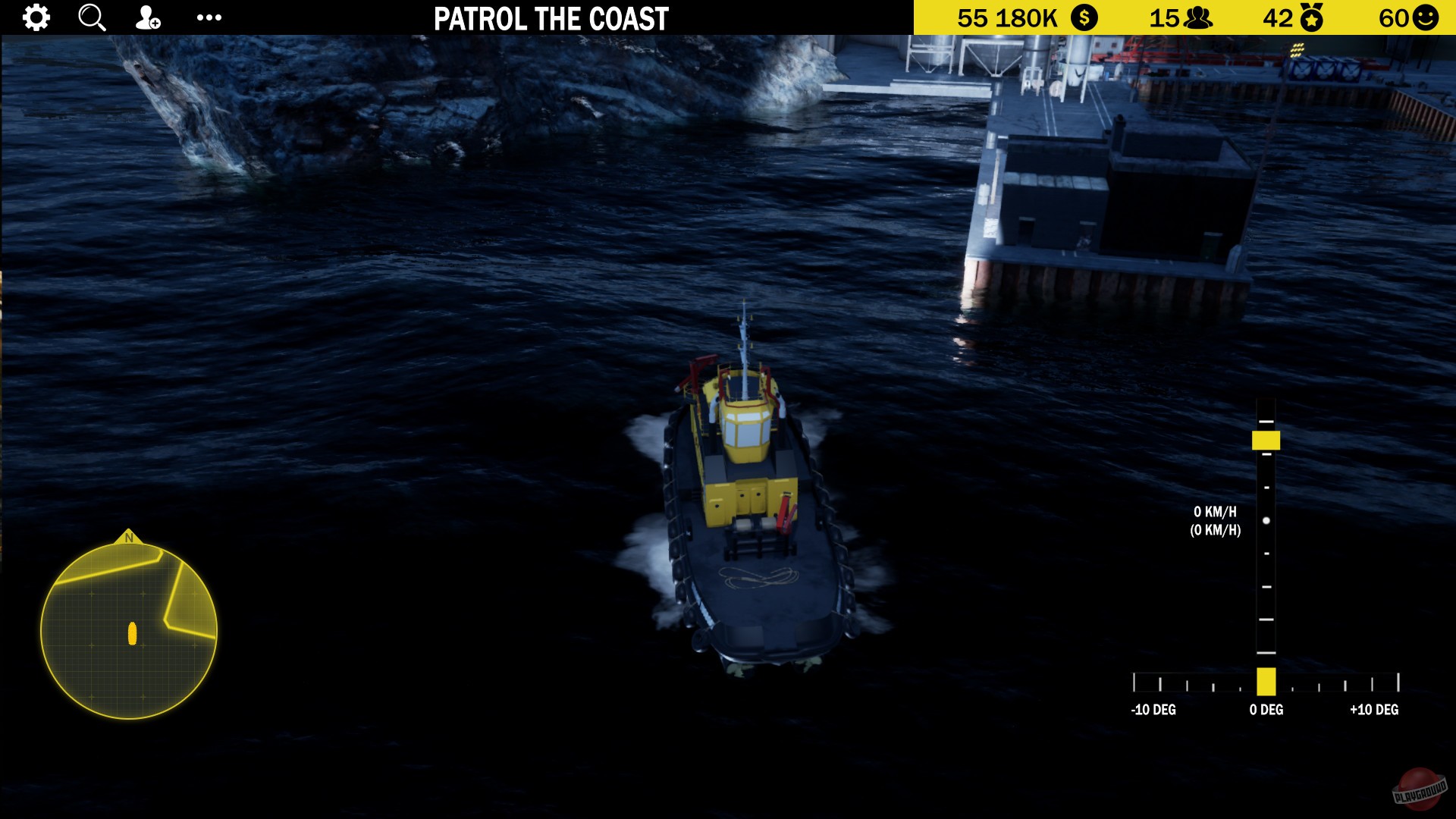Open the add crew member icon
The width and height of the screenshot is (1456, 819).
tap(147, 17)
